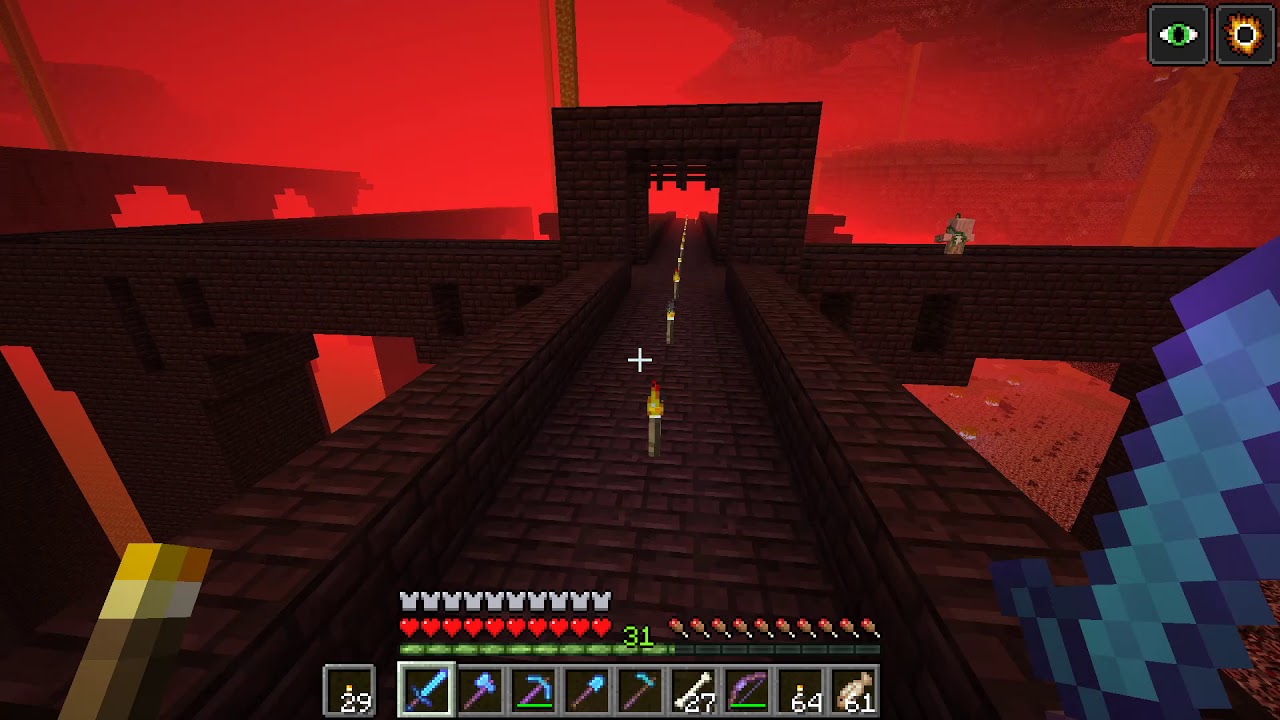
Task: Click the crosshair at screen center
Action: 640,358
